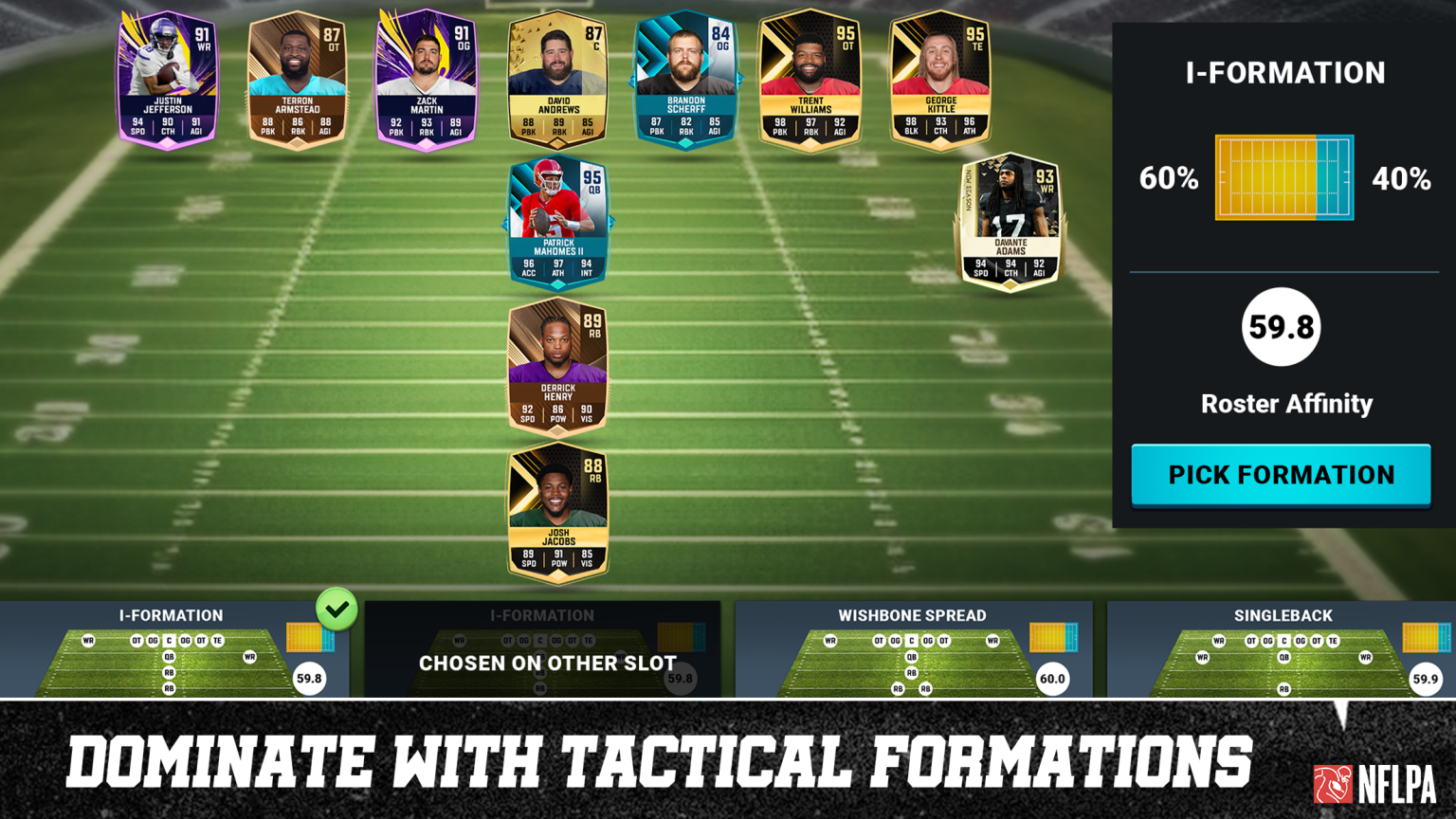Choose the Trent Williams tackle card
This screenshot has width=1456, height=819.
(x=810, y=79)
